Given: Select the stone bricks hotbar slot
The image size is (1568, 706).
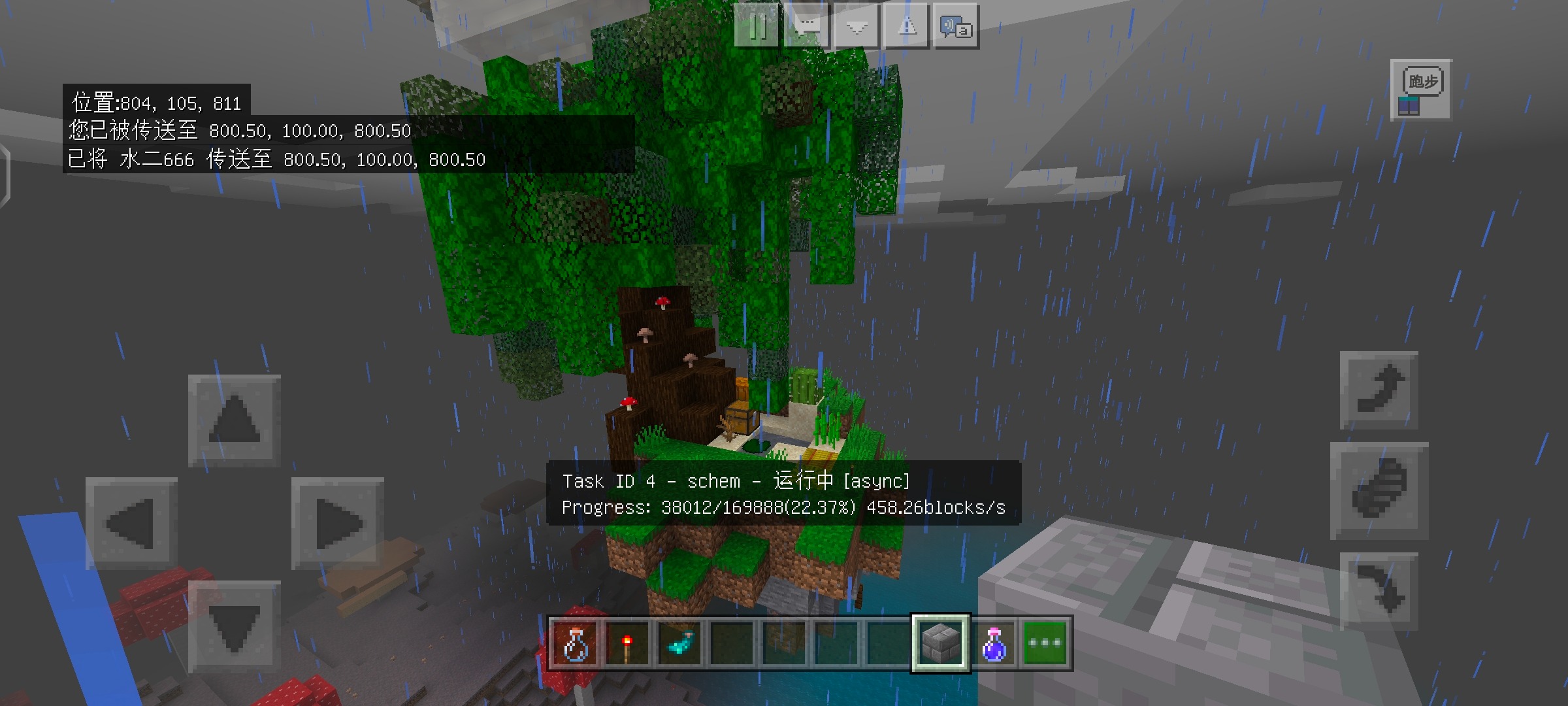Looking at the screenshot, I should [941, 643].
